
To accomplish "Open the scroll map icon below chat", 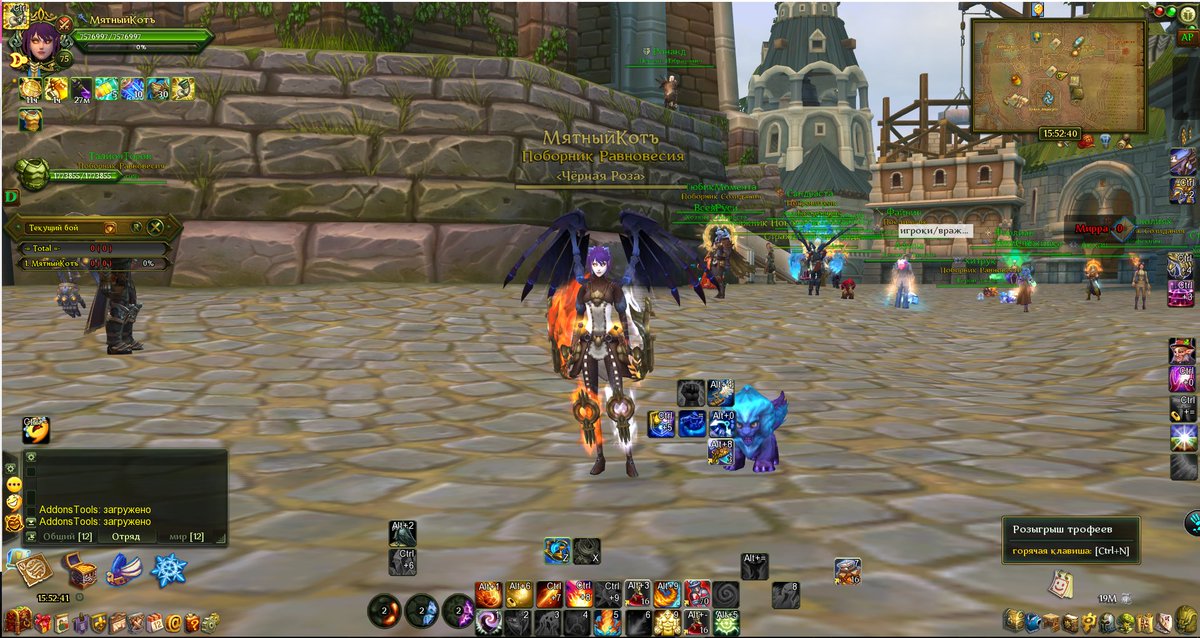I will 33,570.
